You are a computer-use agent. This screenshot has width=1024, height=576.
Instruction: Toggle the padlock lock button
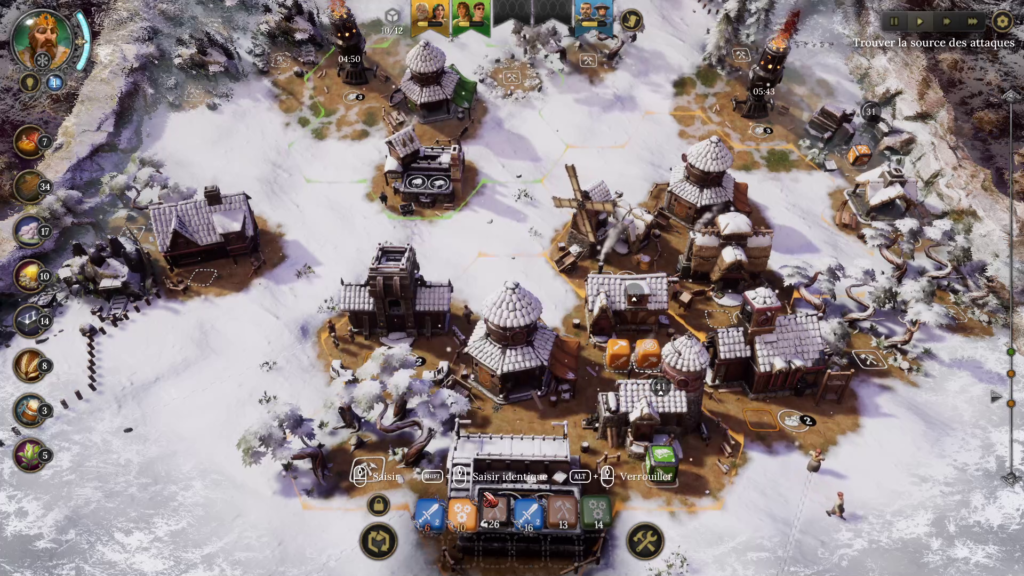[378, 505]
